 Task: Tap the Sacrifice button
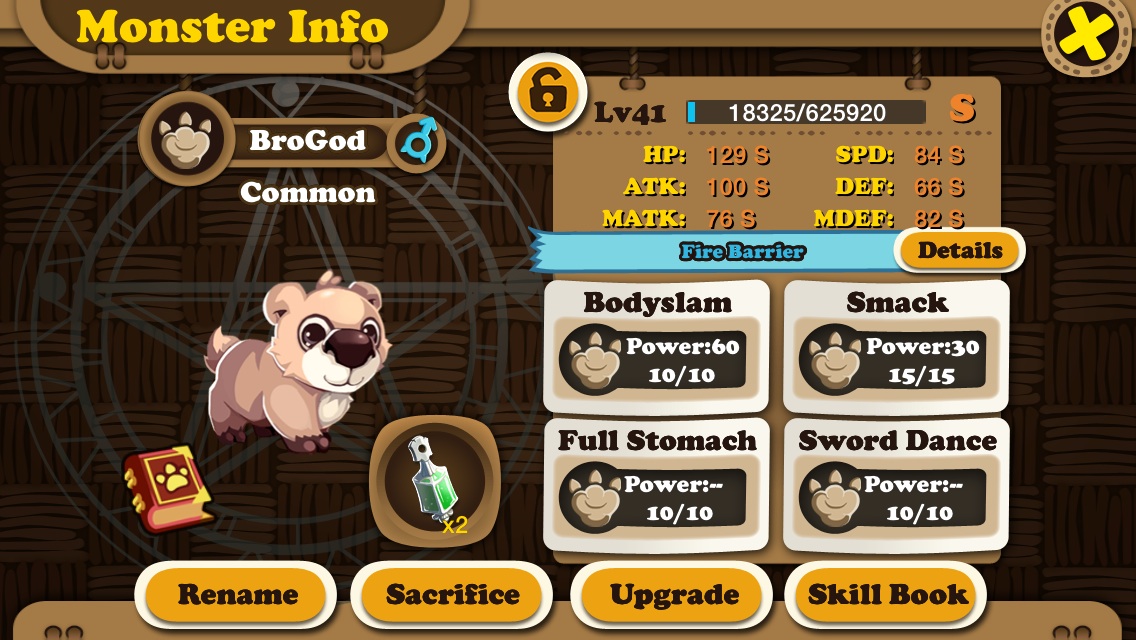click(x=452, y=595)
